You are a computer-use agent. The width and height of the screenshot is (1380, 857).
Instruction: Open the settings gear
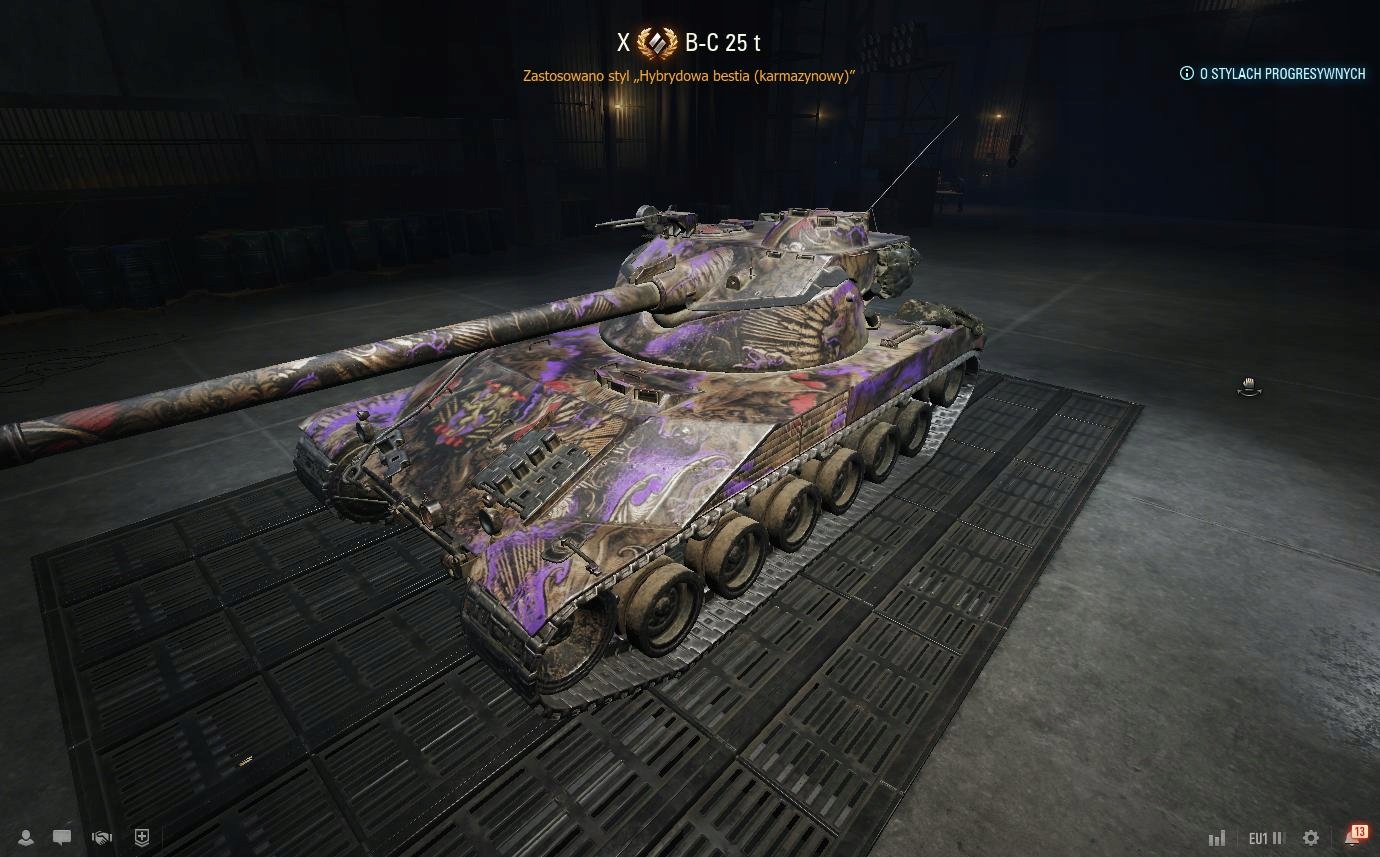(x=1311, y=838)
